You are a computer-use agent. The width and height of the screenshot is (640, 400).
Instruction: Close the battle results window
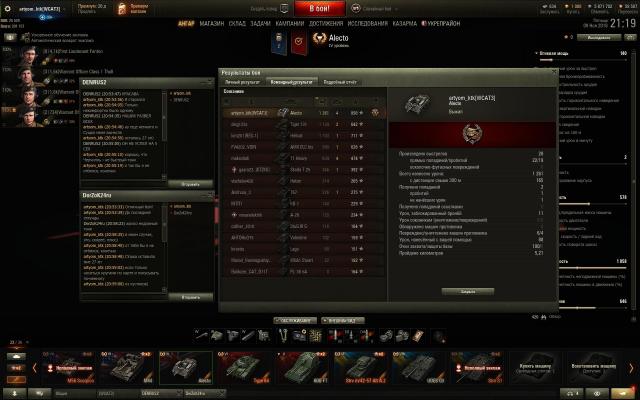(553, 73)
